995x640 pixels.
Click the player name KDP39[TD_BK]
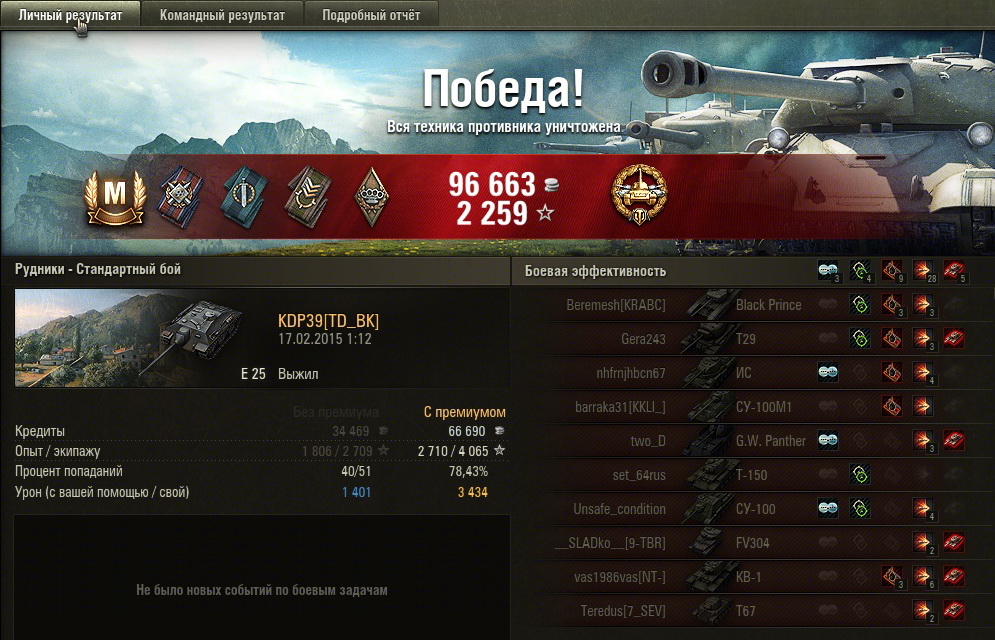pos(328,321)
